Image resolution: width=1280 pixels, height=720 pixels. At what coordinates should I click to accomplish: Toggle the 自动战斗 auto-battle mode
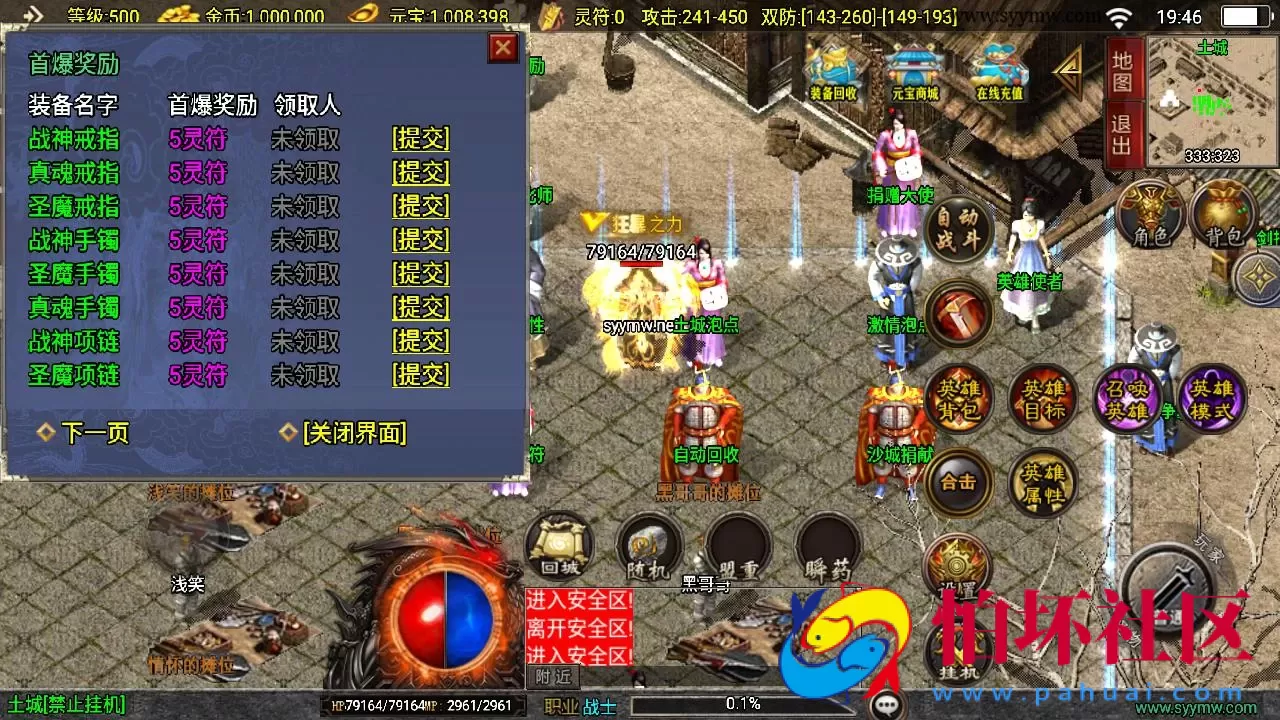click(957, 228)
